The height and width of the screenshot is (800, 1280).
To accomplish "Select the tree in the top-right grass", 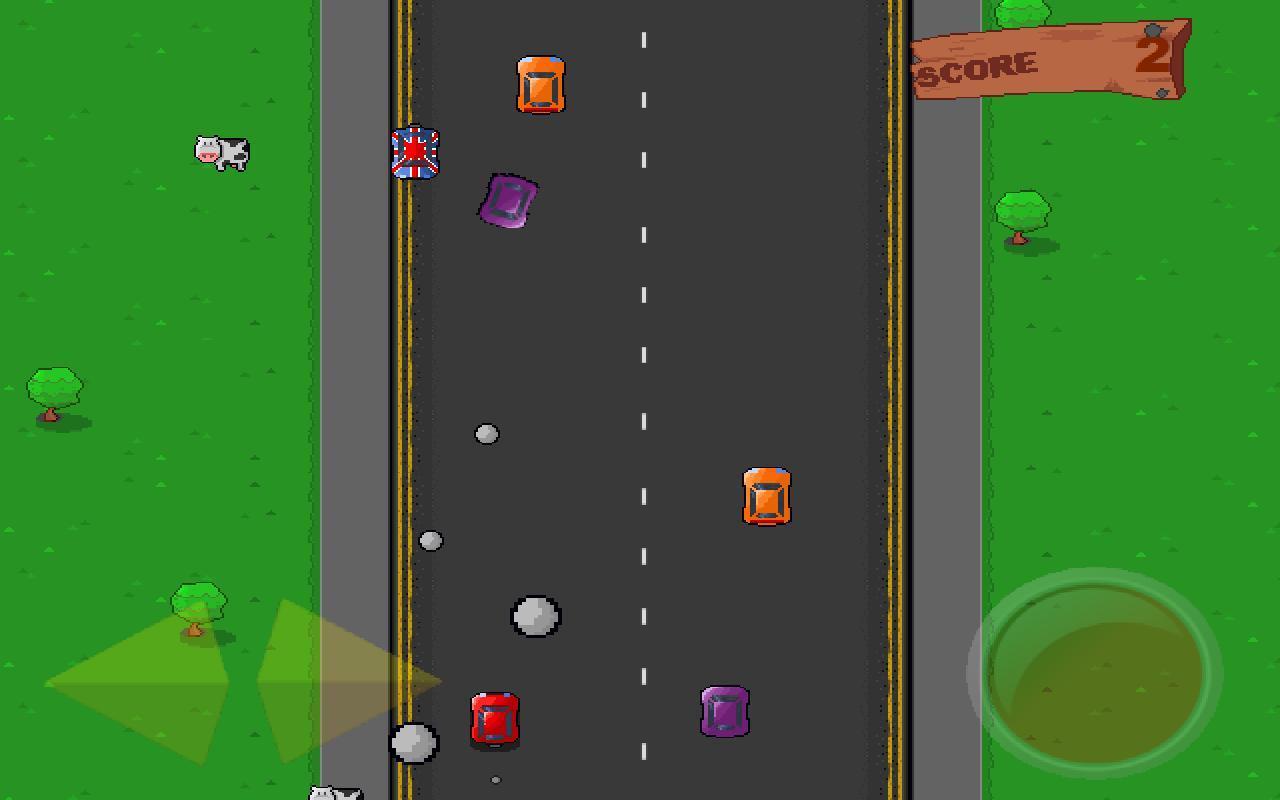I will coord(1022,211).
